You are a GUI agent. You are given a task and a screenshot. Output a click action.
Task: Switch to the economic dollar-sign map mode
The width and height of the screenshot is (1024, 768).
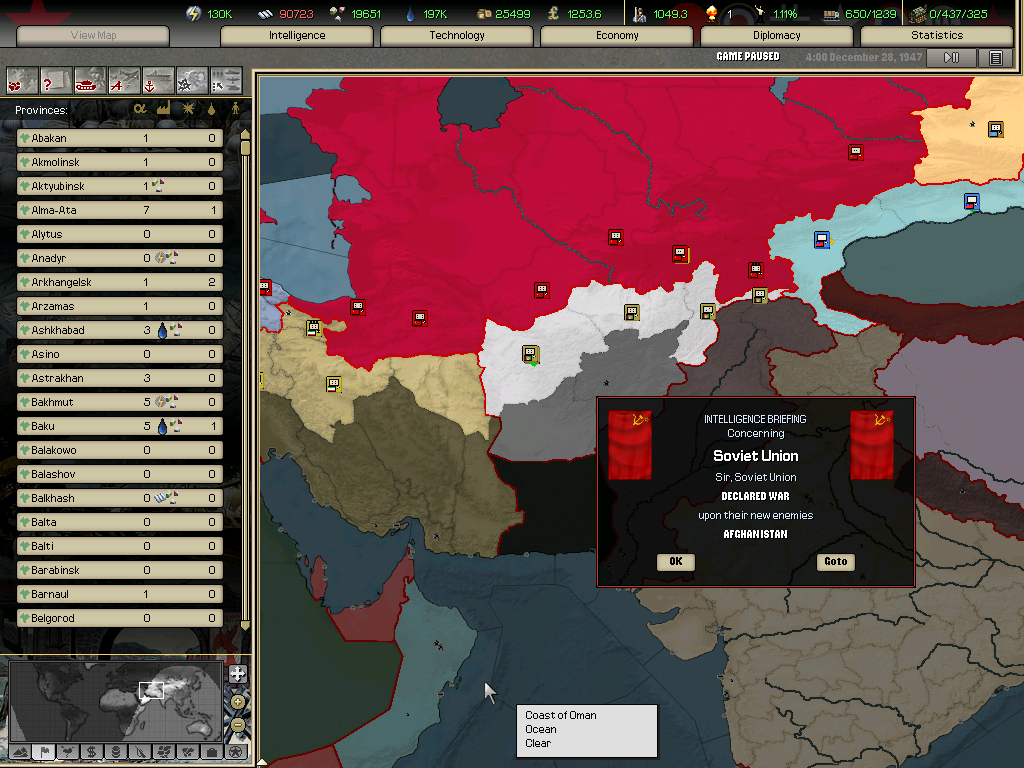pos(91,751)
